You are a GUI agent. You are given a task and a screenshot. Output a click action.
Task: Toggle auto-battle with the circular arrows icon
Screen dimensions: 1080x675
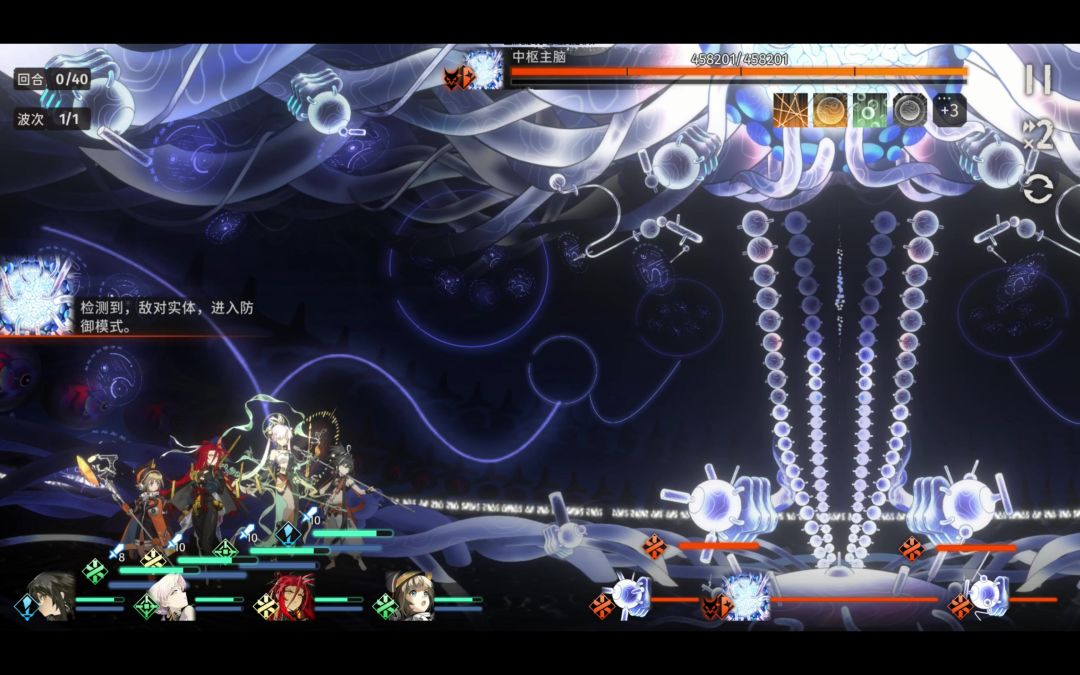(x=1038, y=189)
